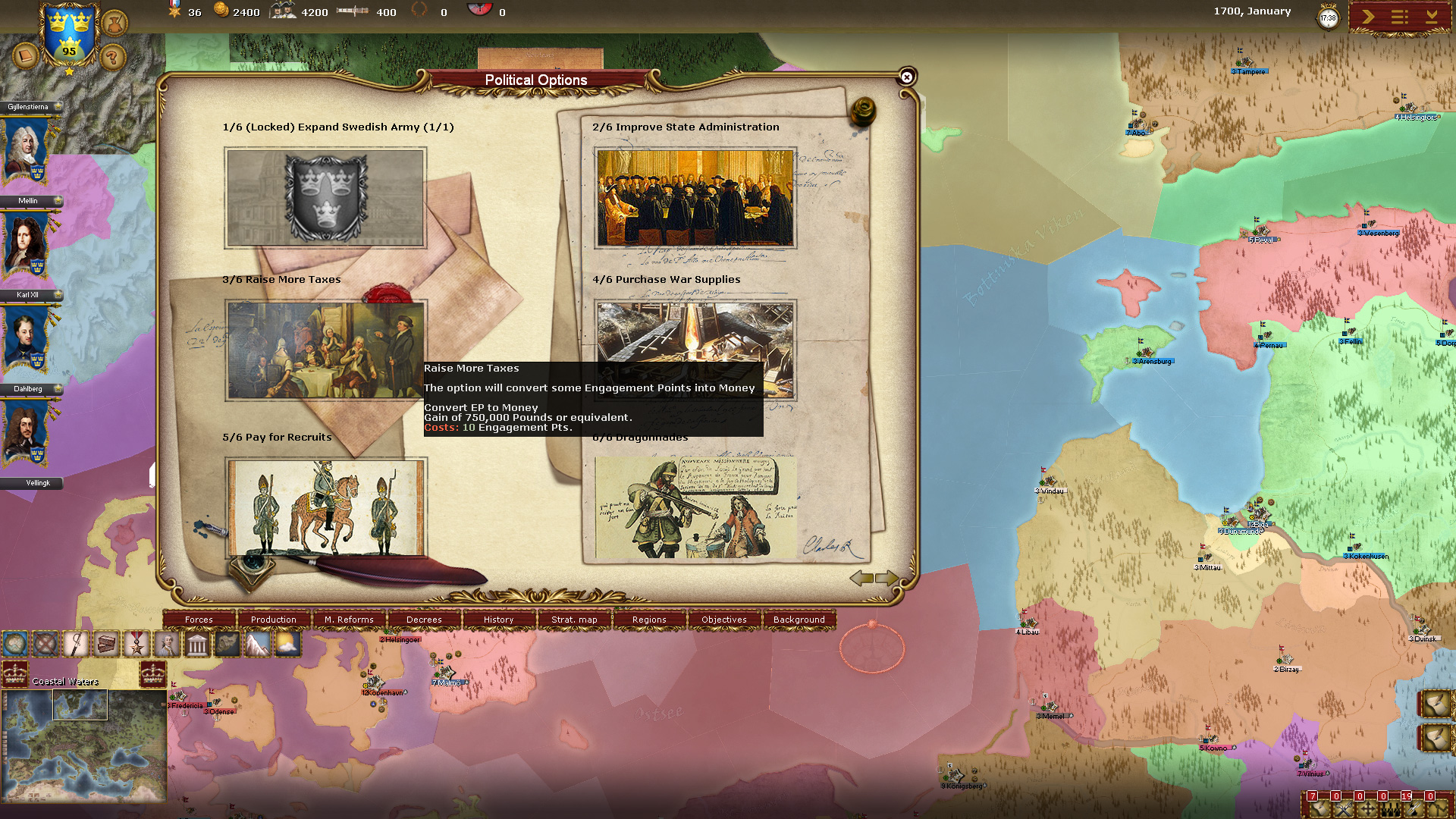Open the leaders portrait icon
1456x819 pixels.
click(165, 645)
